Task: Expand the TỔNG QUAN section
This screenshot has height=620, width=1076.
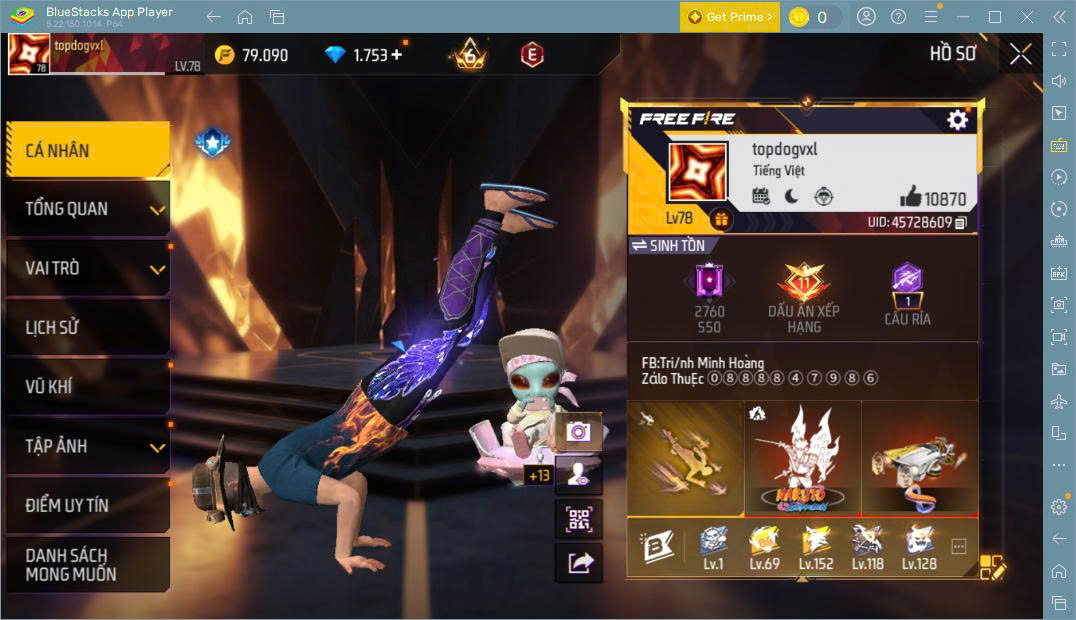Action: point(87,209)
